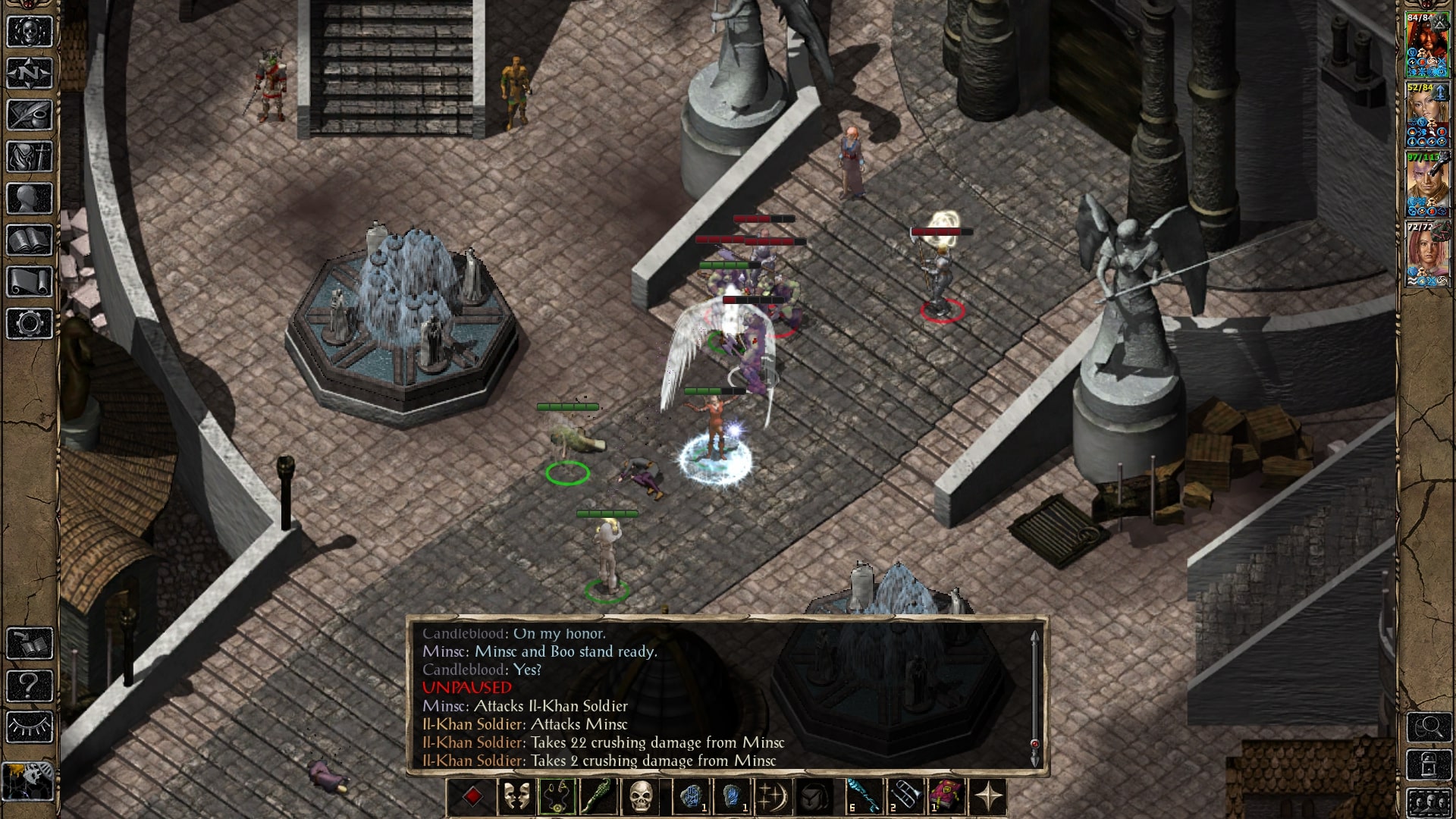This screenshot has width=1456, height=819.
Task: Open the return-to-game skull button
Action: pos(30,32)
